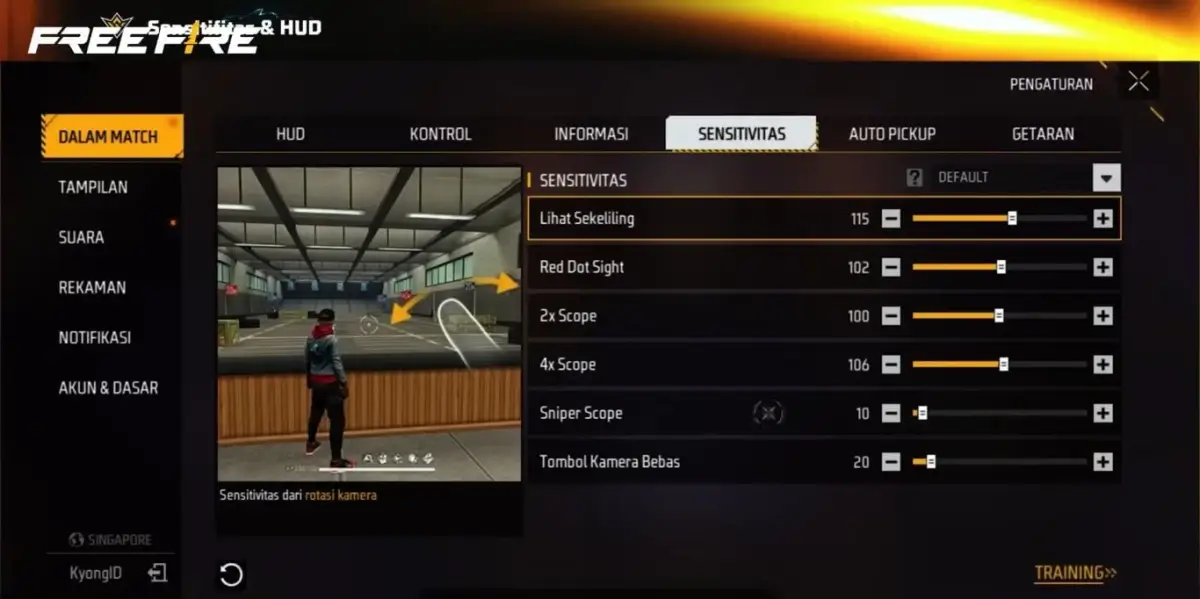Increase 4x Scope sensitivity with plus
The height and width of the screenshot is (599, 1200).
(1103, 365)
